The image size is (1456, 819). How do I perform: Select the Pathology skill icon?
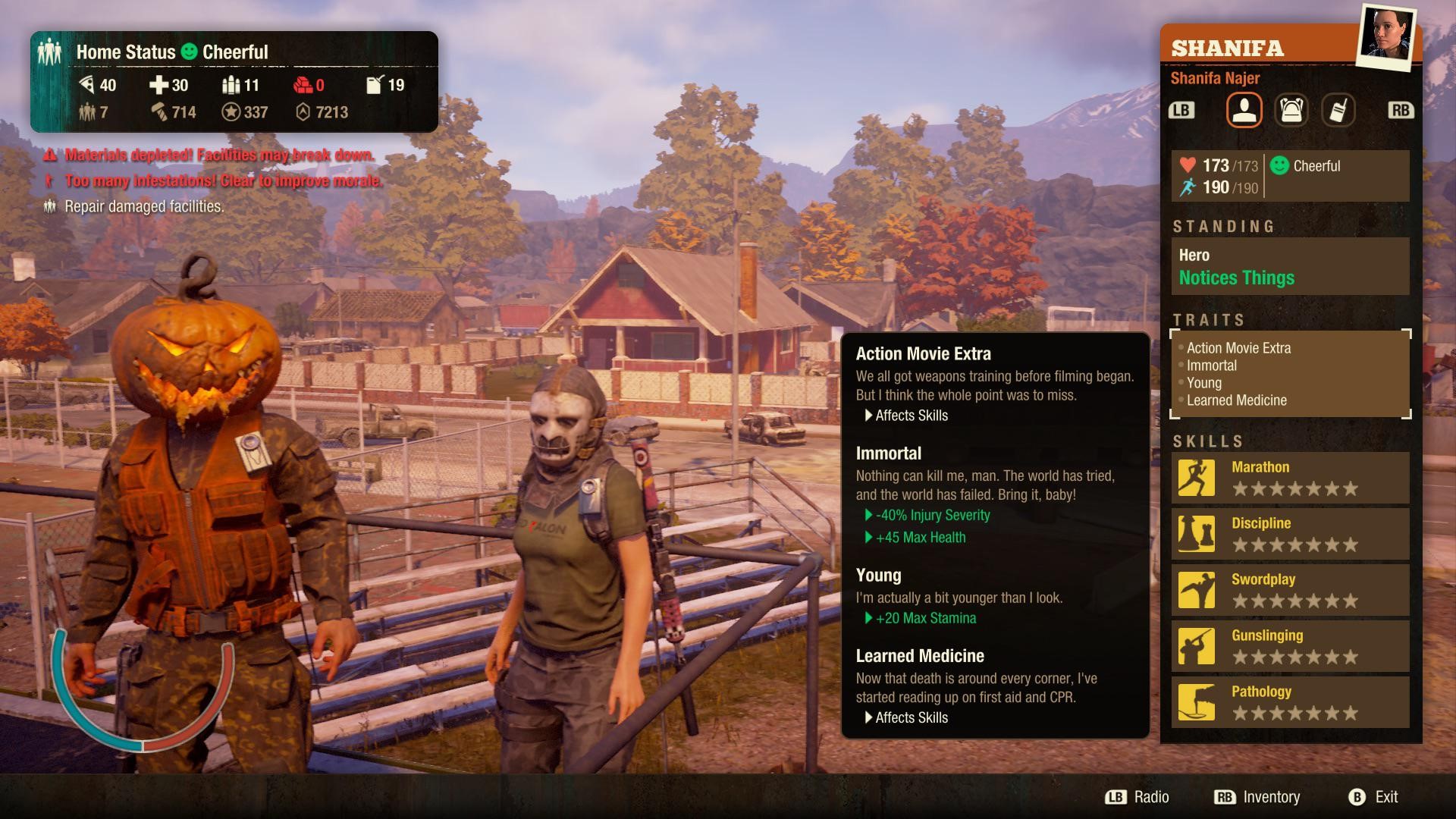coord(1196,702)
